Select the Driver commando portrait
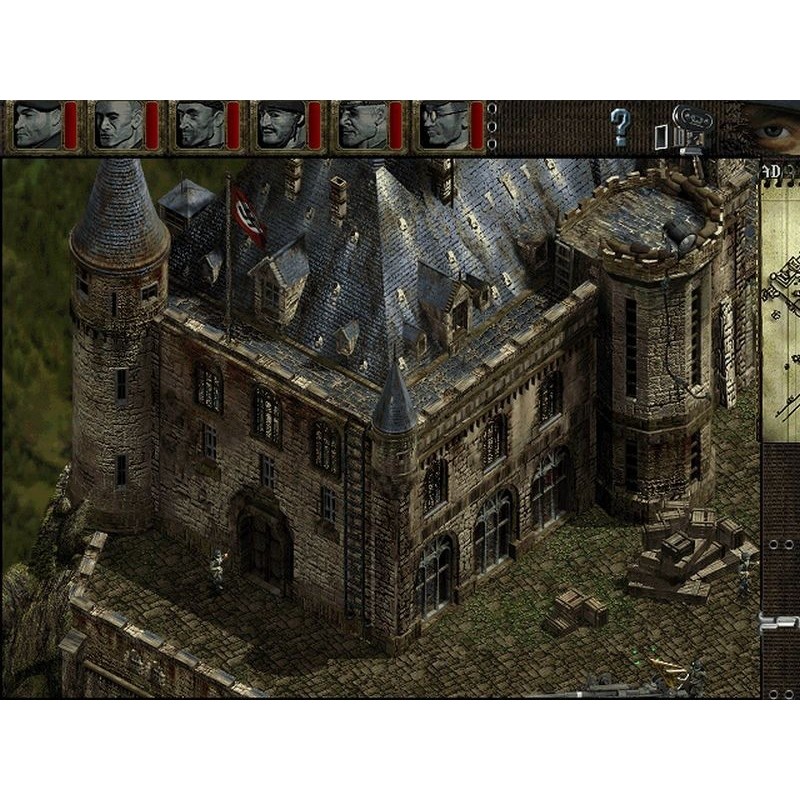This screenshot has height=800, width=800. [x=363, y=126]
